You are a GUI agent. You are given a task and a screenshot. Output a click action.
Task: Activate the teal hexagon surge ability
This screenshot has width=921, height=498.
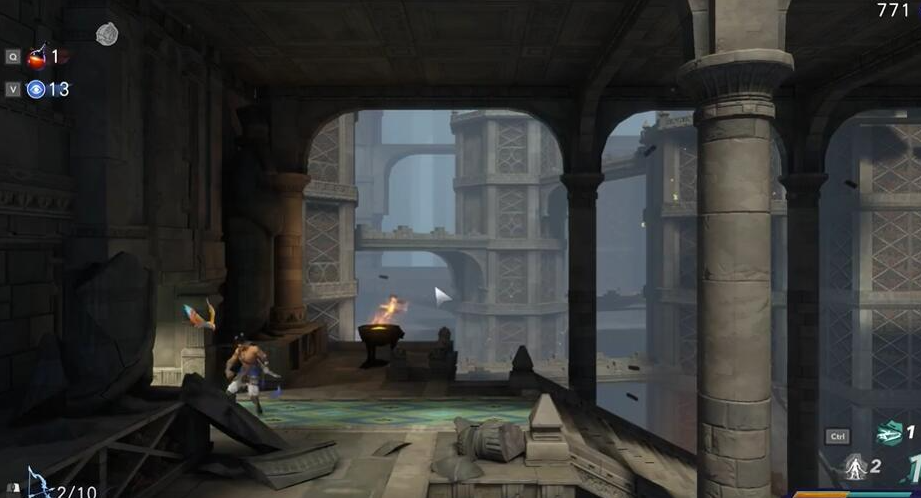pyautogui.click(x=888, y=433)
